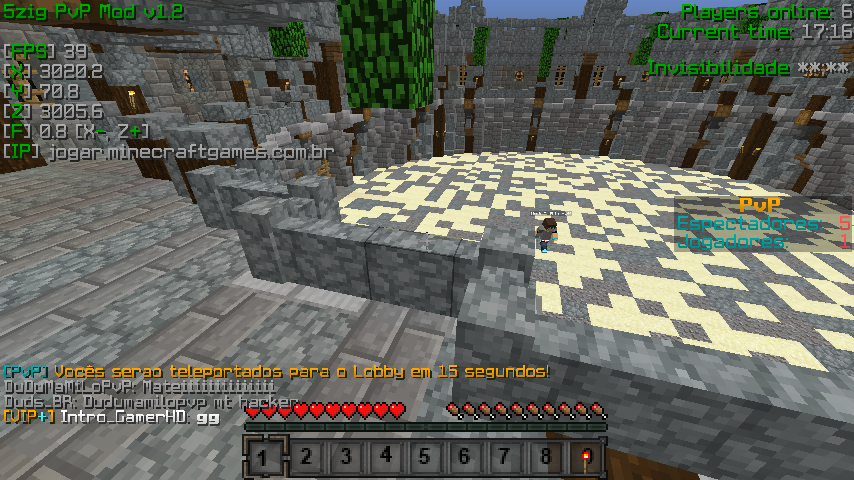Switch to hotbar slot number 3
The height and width of the screenshot is (480, 854).
(345, 458)
